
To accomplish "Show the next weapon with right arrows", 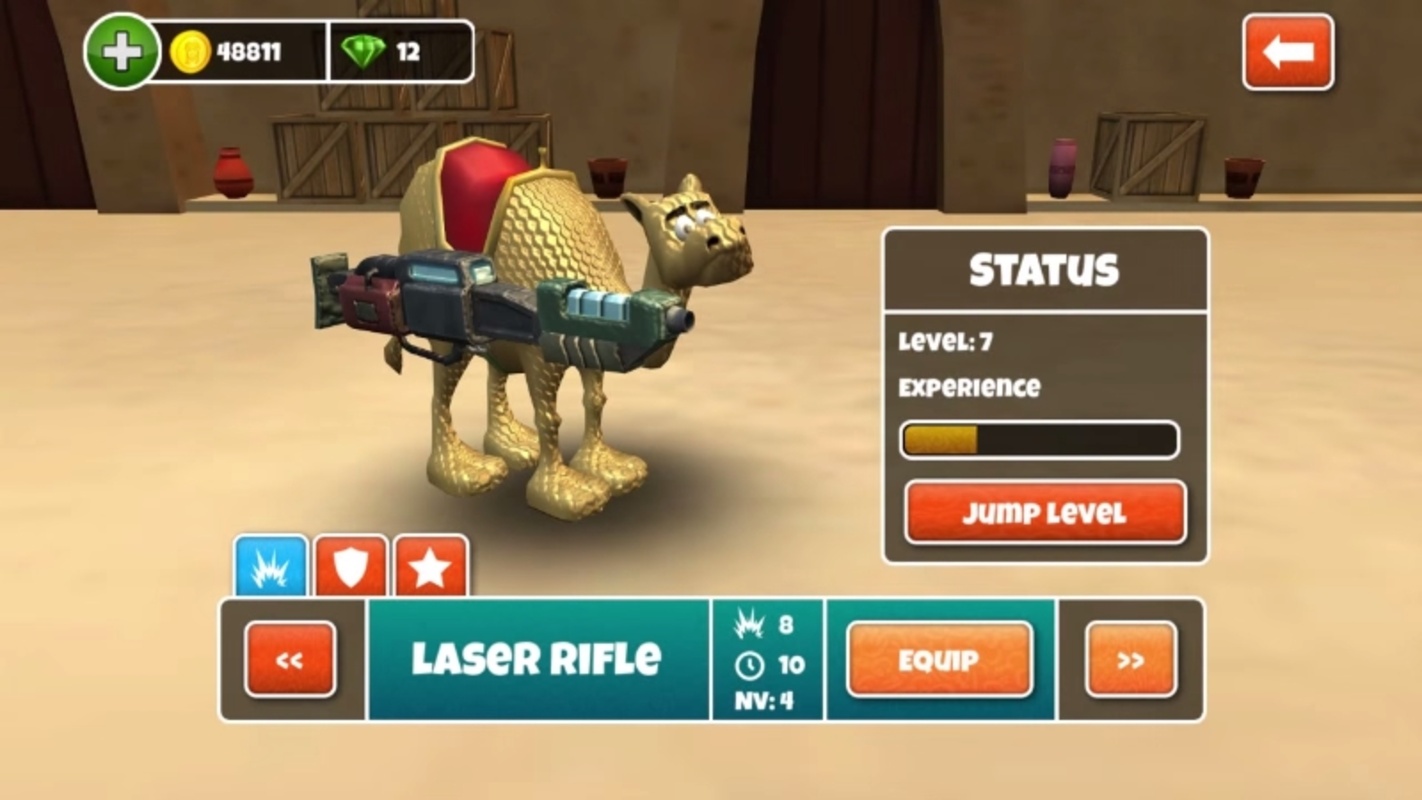I will coord(1131,660).
